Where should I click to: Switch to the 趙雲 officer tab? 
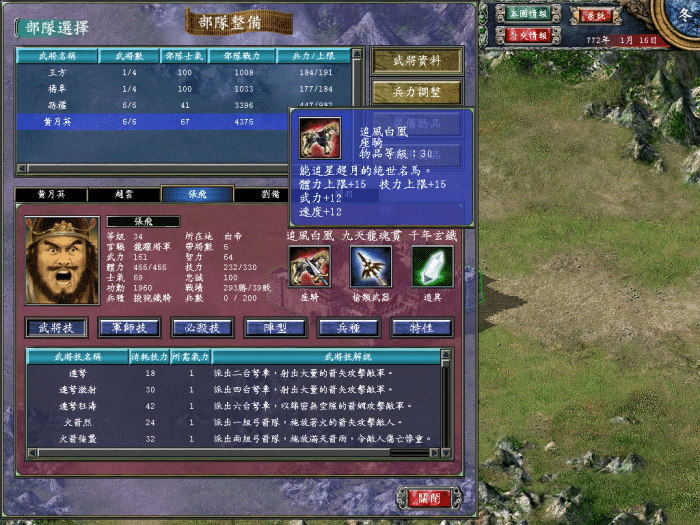[124, 195]
